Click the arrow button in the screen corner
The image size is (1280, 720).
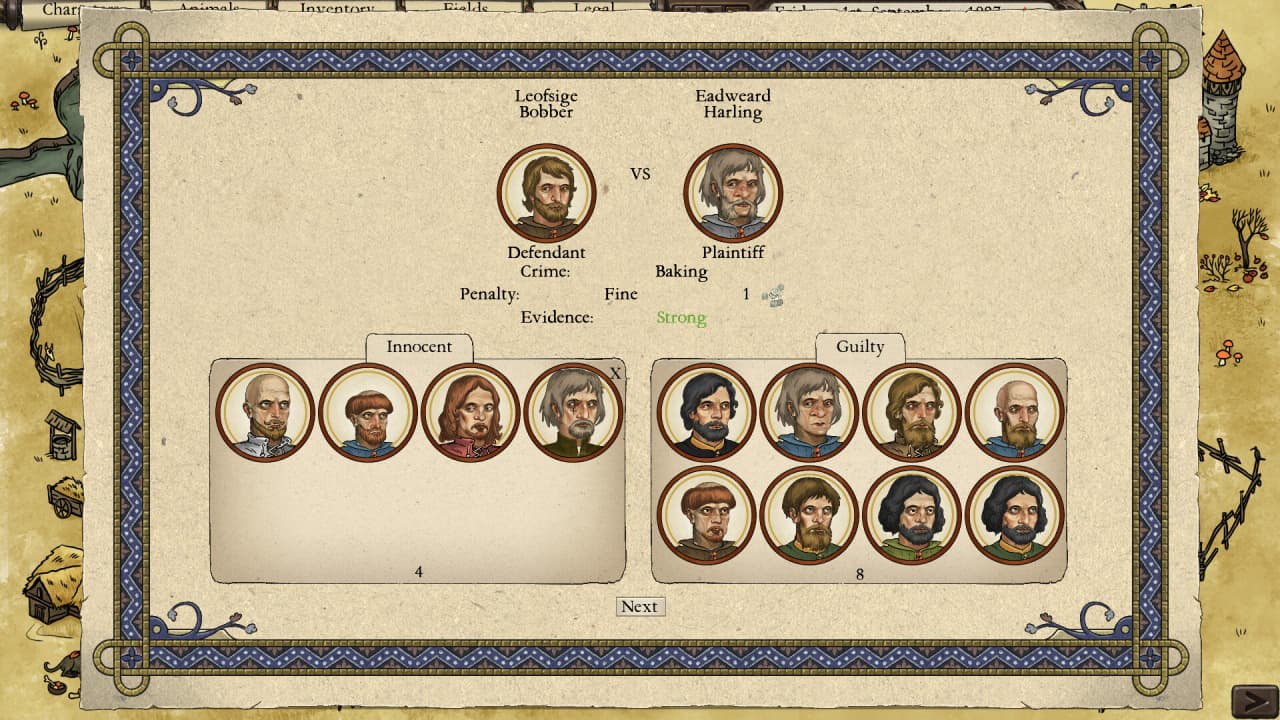(1253, 701)
